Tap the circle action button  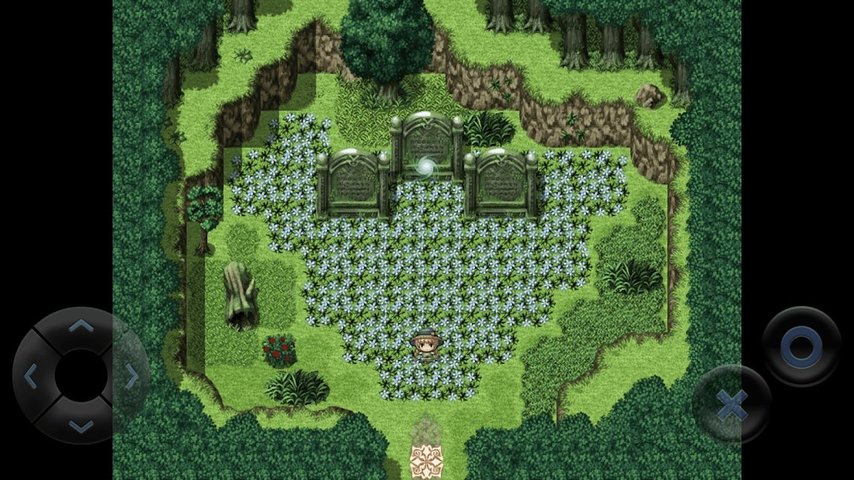click(801, 346)
